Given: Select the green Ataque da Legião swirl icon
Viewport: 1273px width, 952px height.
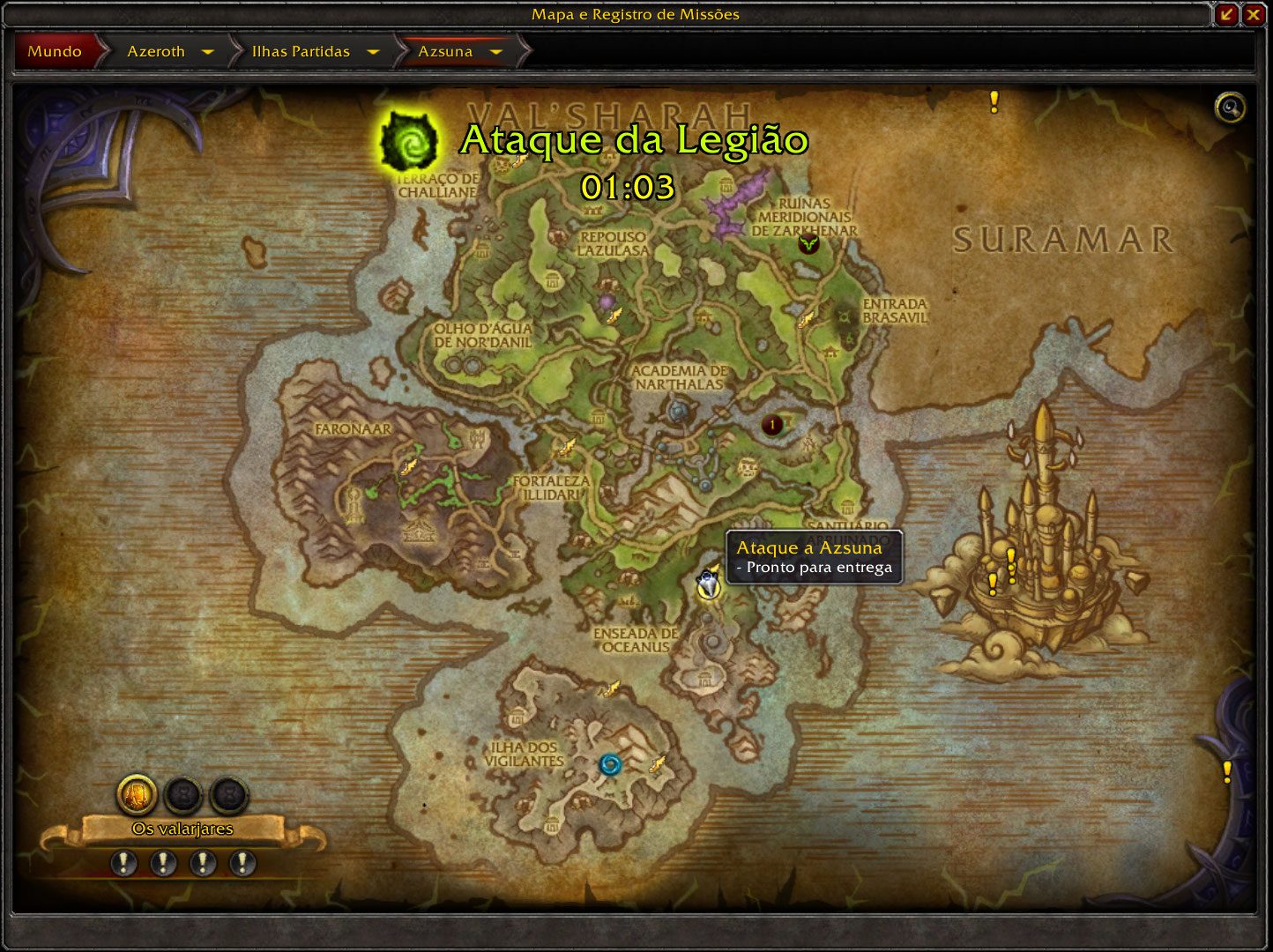Looking at the screenshot, I should coord(408,143).
